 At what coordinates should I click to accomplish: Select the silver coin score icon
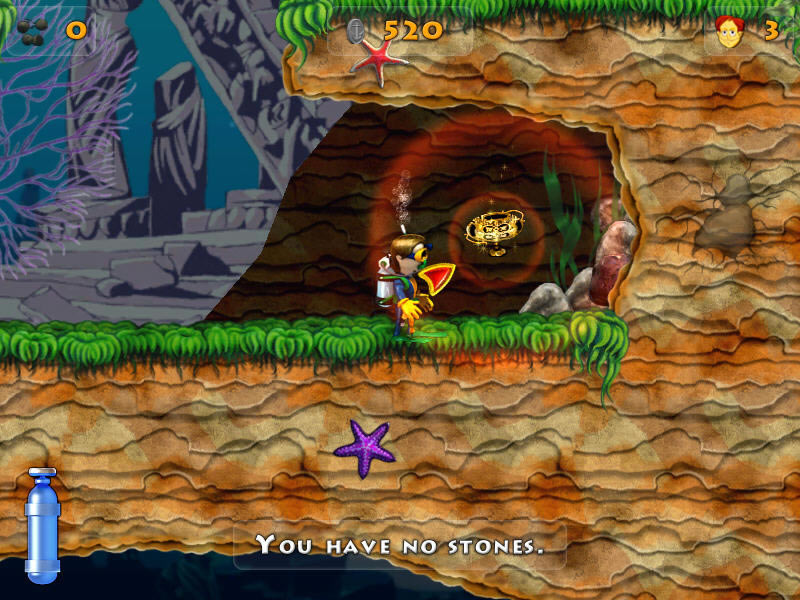358,31
